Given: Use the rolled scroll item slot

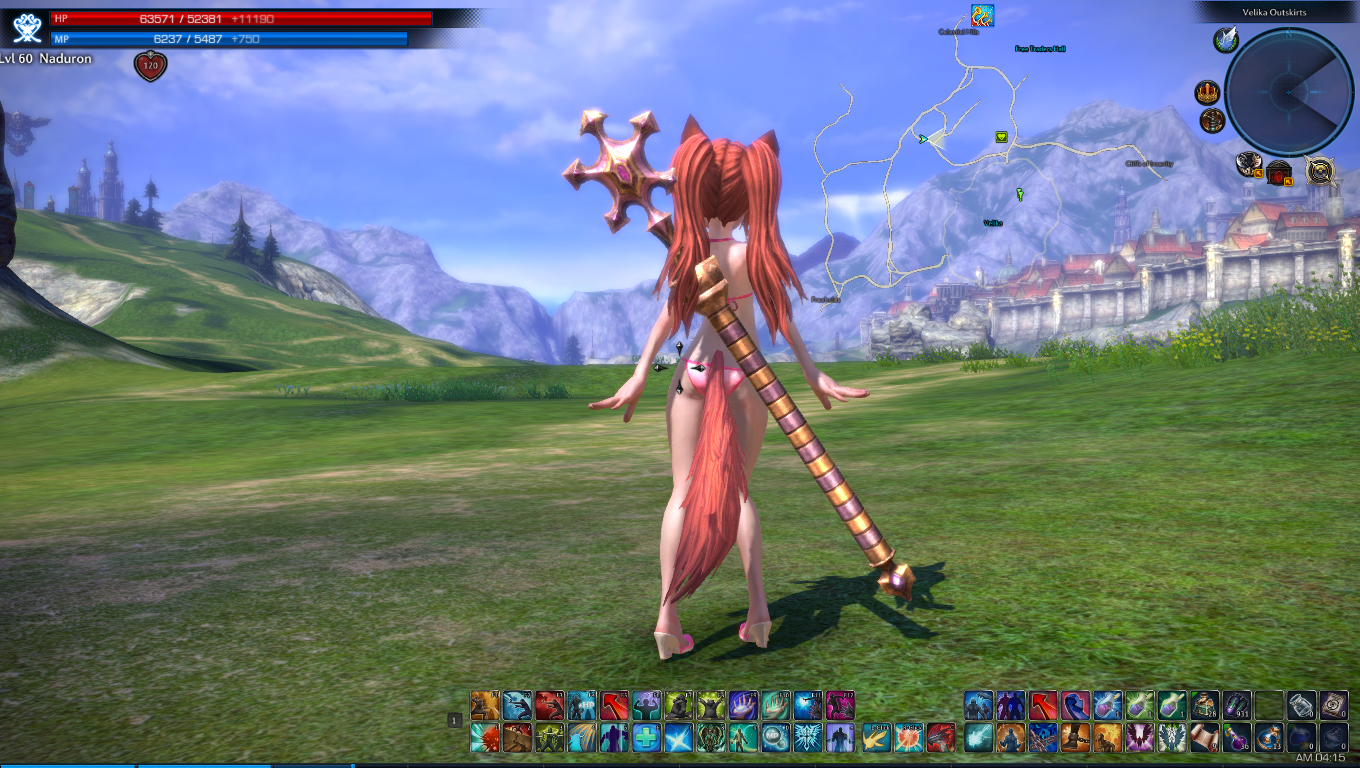Looking at the screenshot, I should pos(1205,738).
